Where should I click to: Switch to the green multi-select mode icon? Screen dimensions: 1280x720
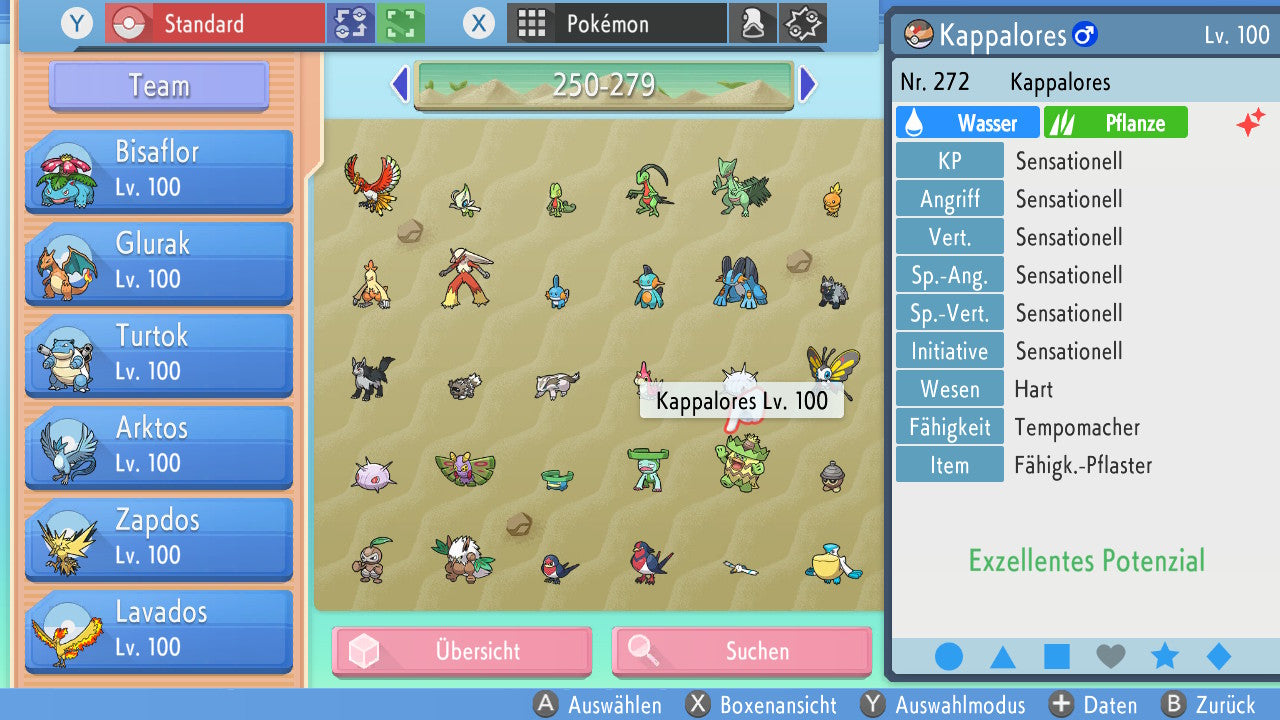401,23
